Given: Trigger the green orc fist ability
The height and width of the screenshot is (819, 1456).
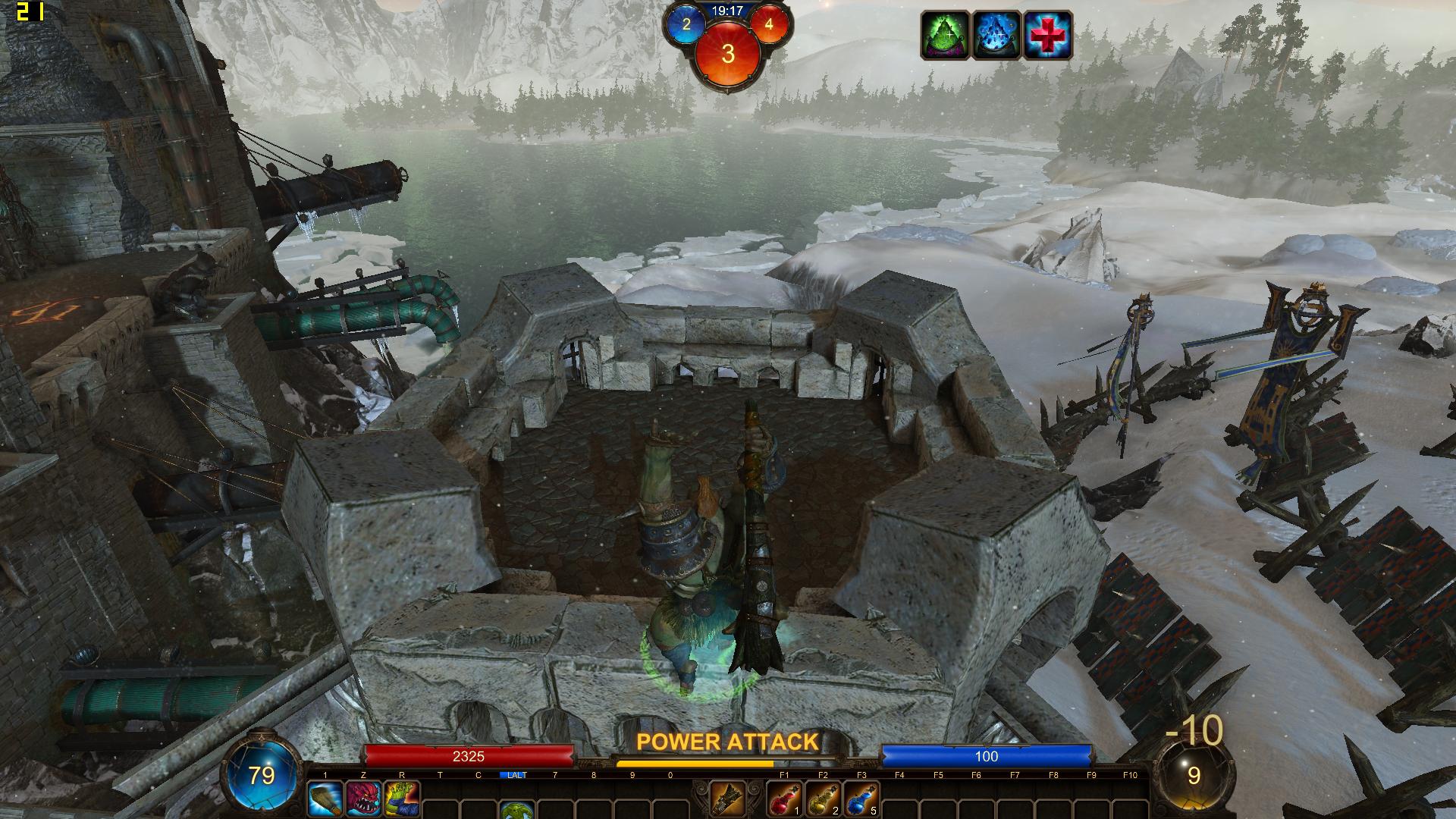Looking at the screenshot, I should pyautogui.click(x=401, y=799).
